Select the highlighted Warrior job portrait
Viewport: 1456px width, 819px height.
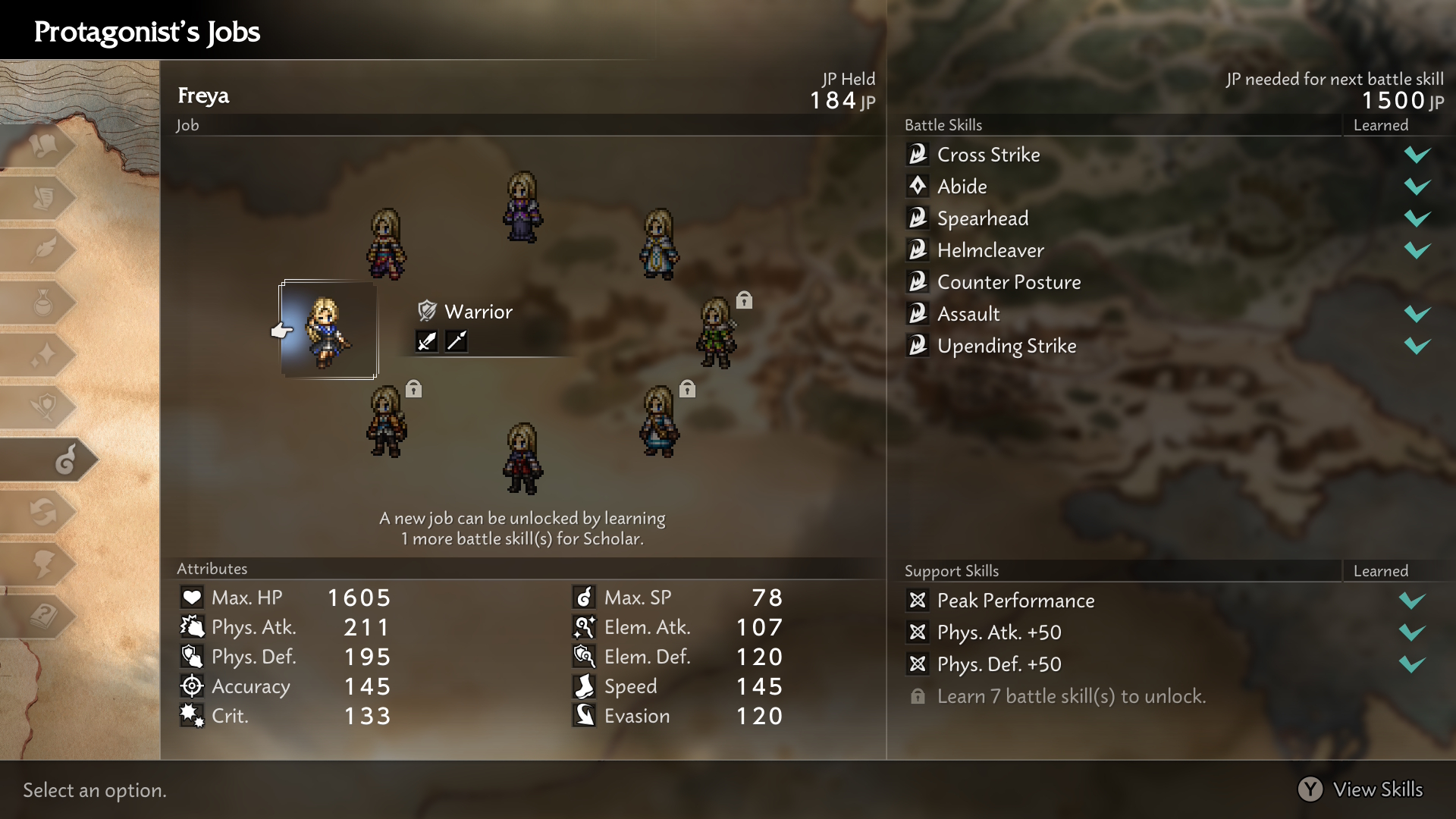(x=328, y=331)
